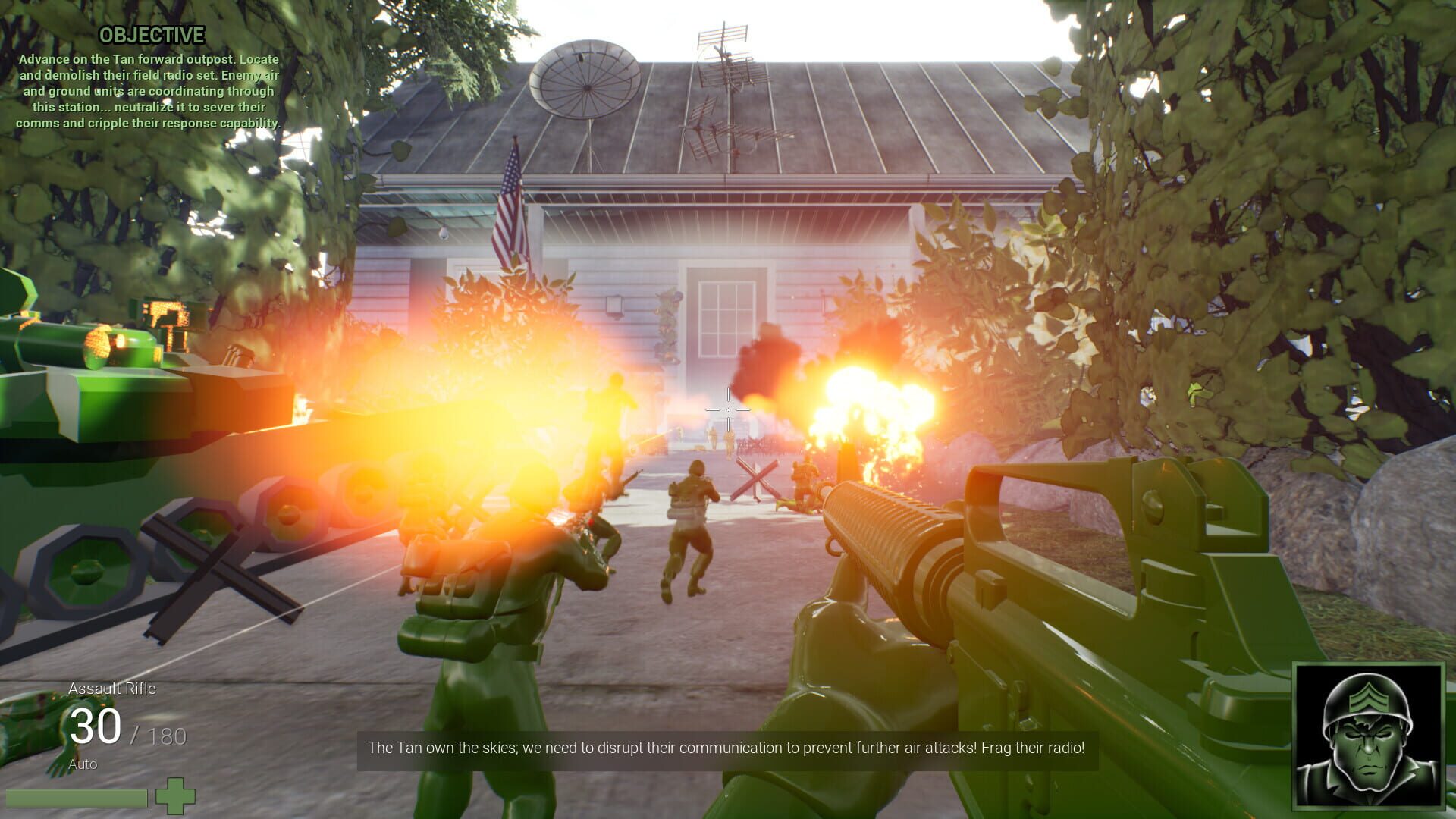The width and height of the screenshot is (1456, 819).
Task: Click the subtitle box about Tan radio
Action: pos(726,748)
